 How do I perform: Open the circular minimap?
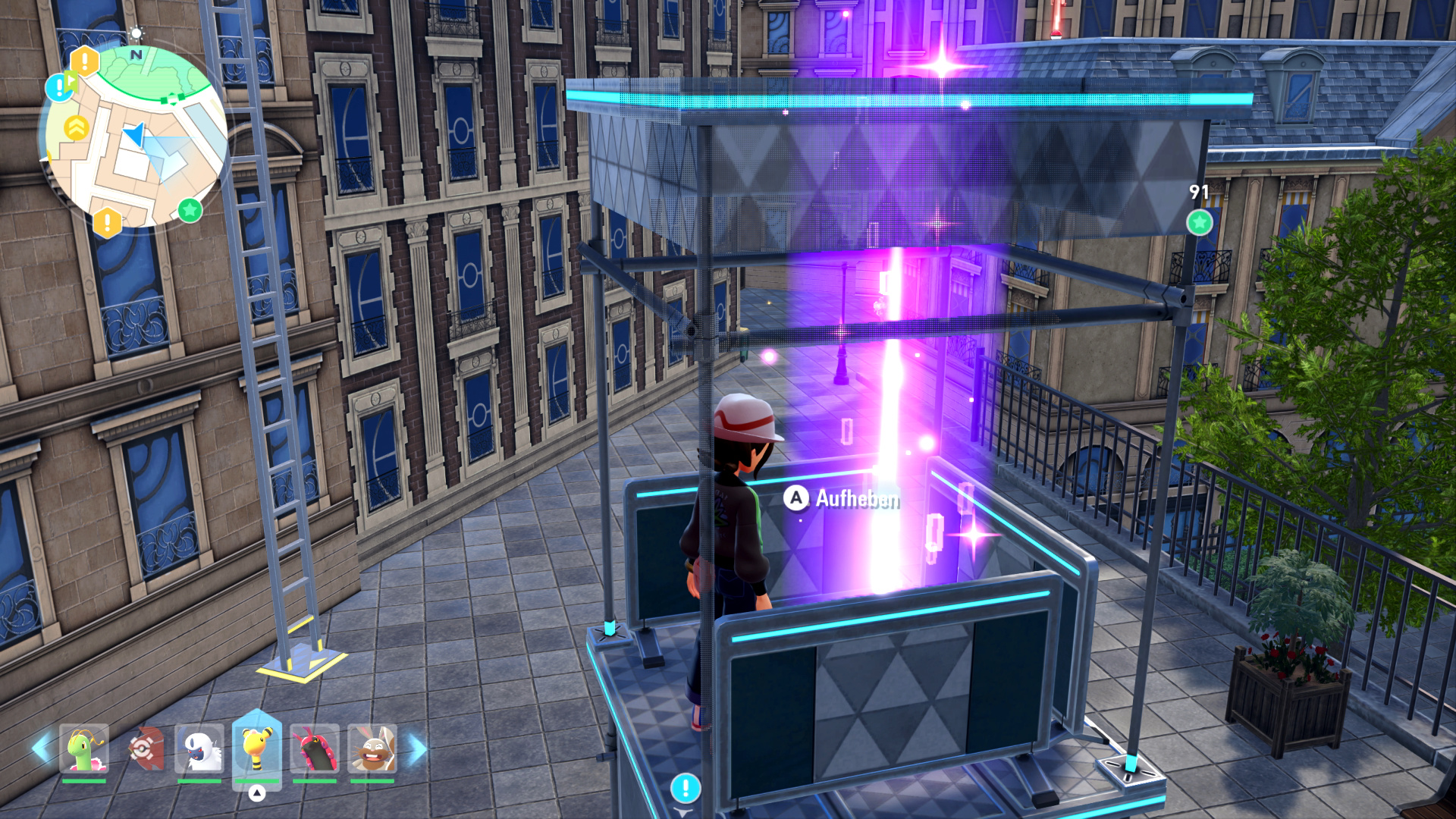tap(134, 136)
